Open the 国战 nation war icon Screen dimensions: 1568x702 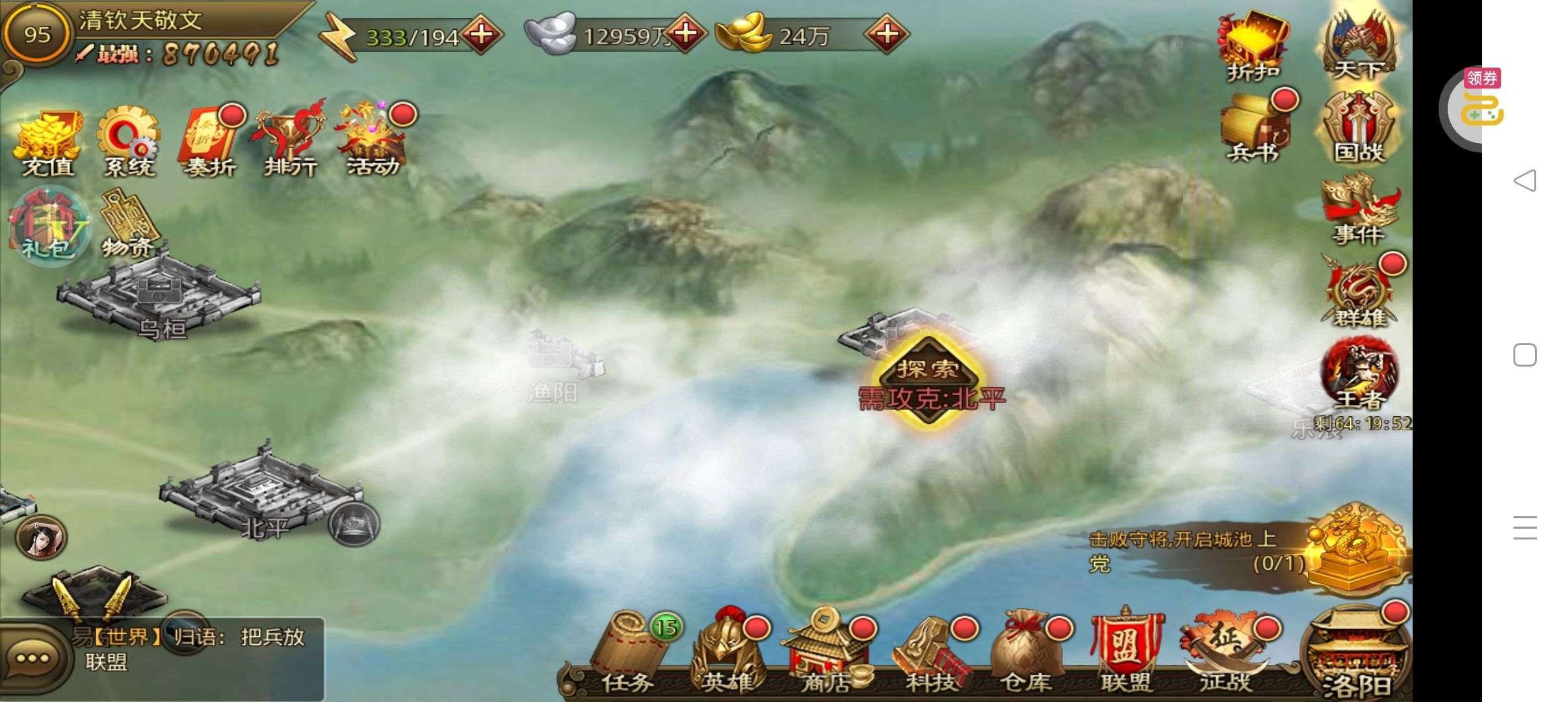[x=1359, y=127]
